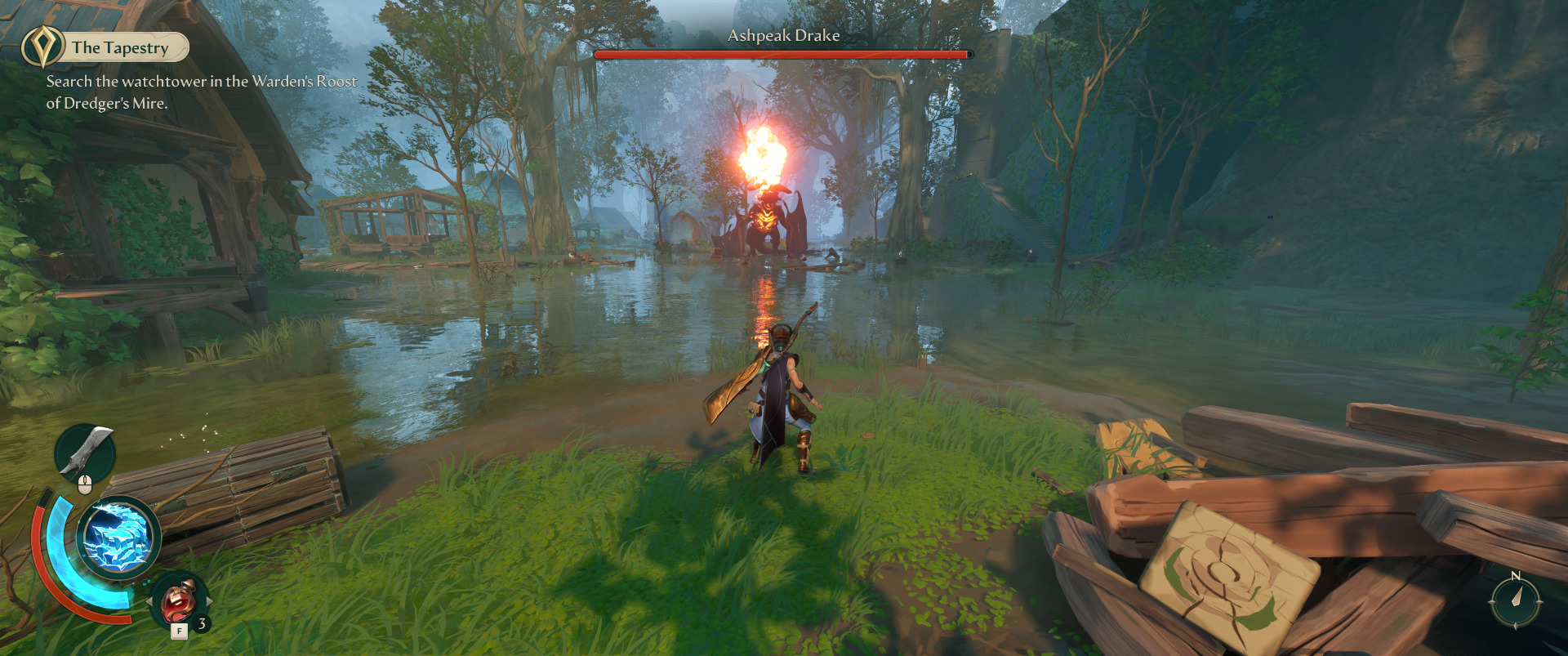Cycle to the next consumable with right arrow
This screenshot has width=1568, height=656.
(210, 601)
